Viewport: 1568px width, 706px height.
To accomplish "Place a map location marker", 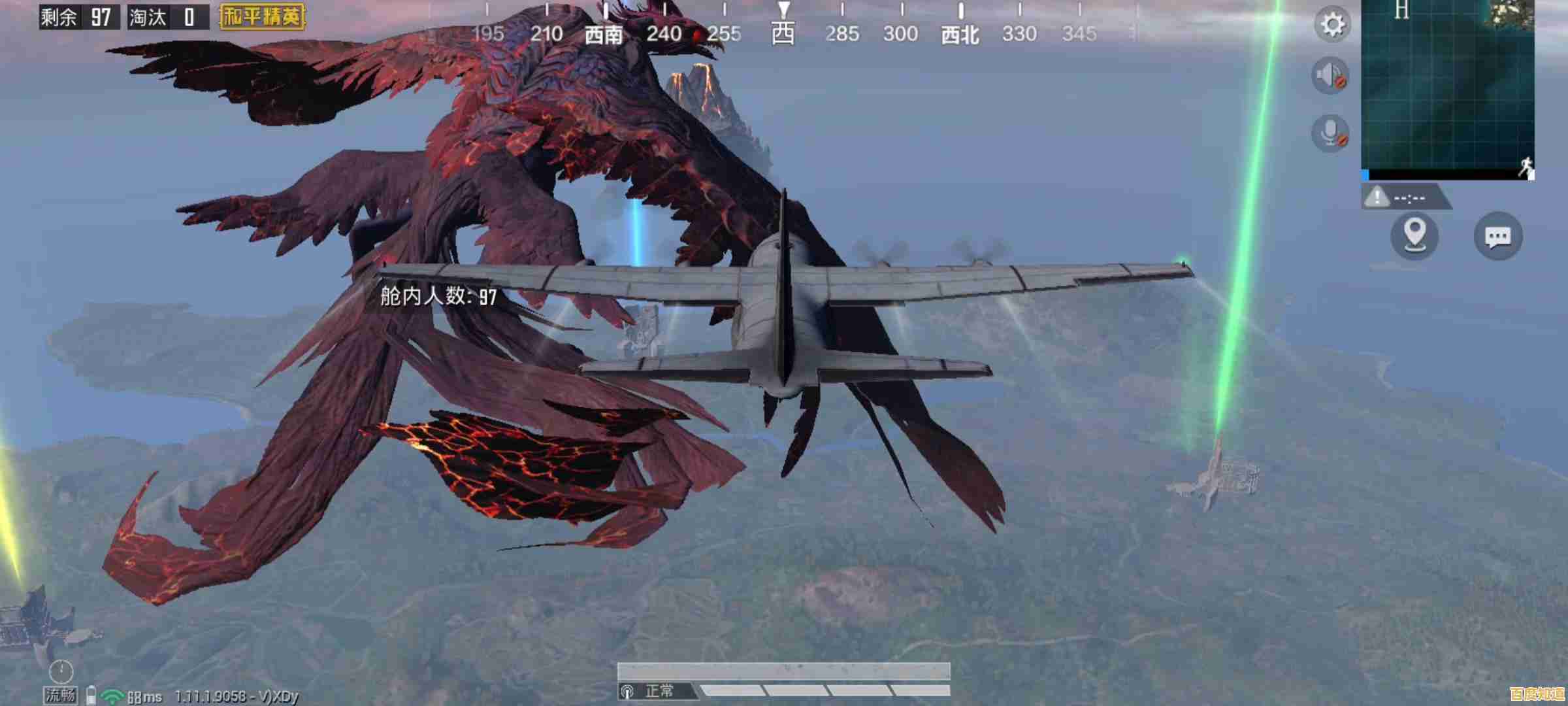I will [1414, 235].
